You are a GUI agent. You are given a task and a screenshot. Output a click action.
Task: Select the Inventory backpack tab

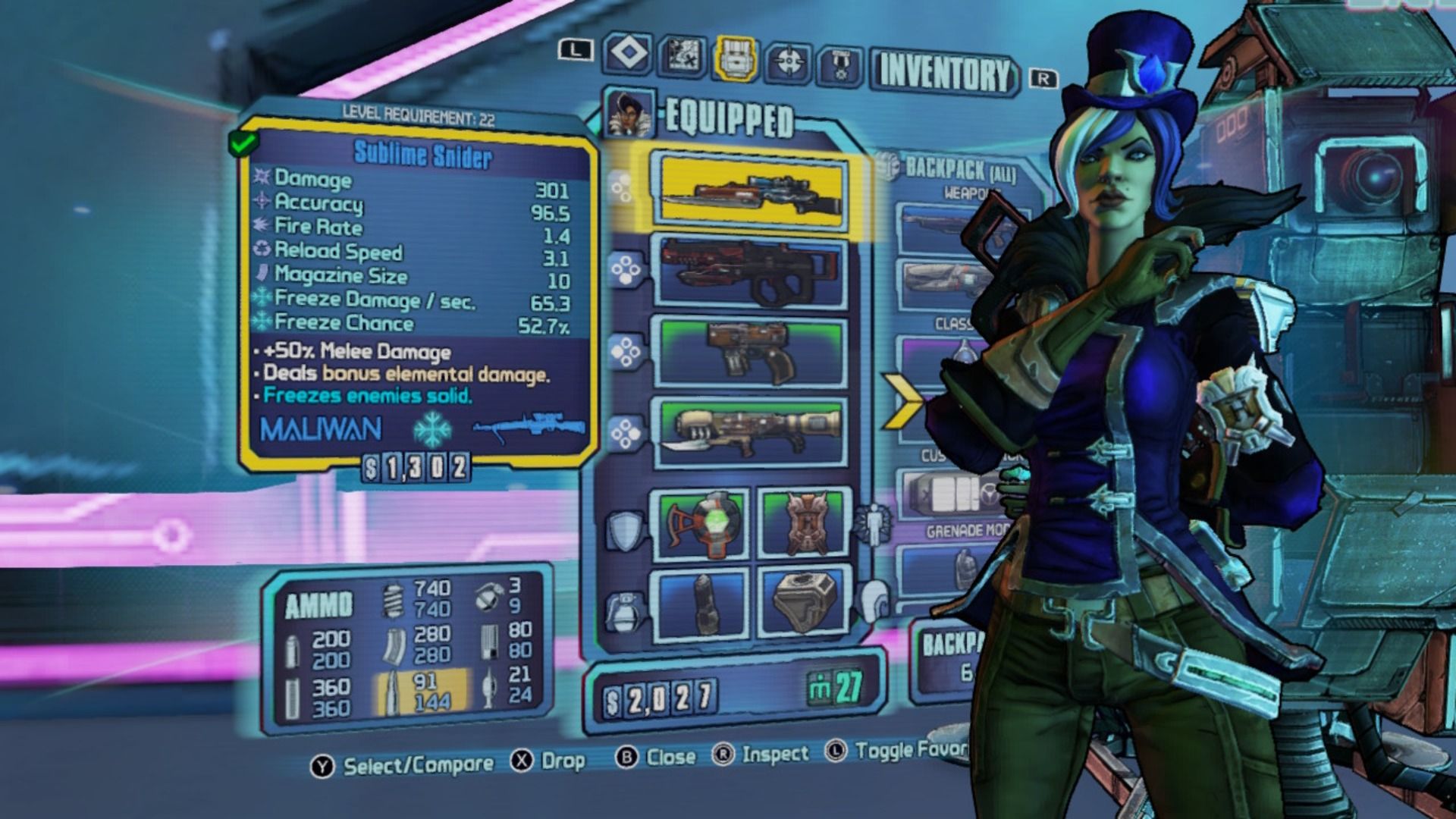pyautogui.click(x=735, y=58)
